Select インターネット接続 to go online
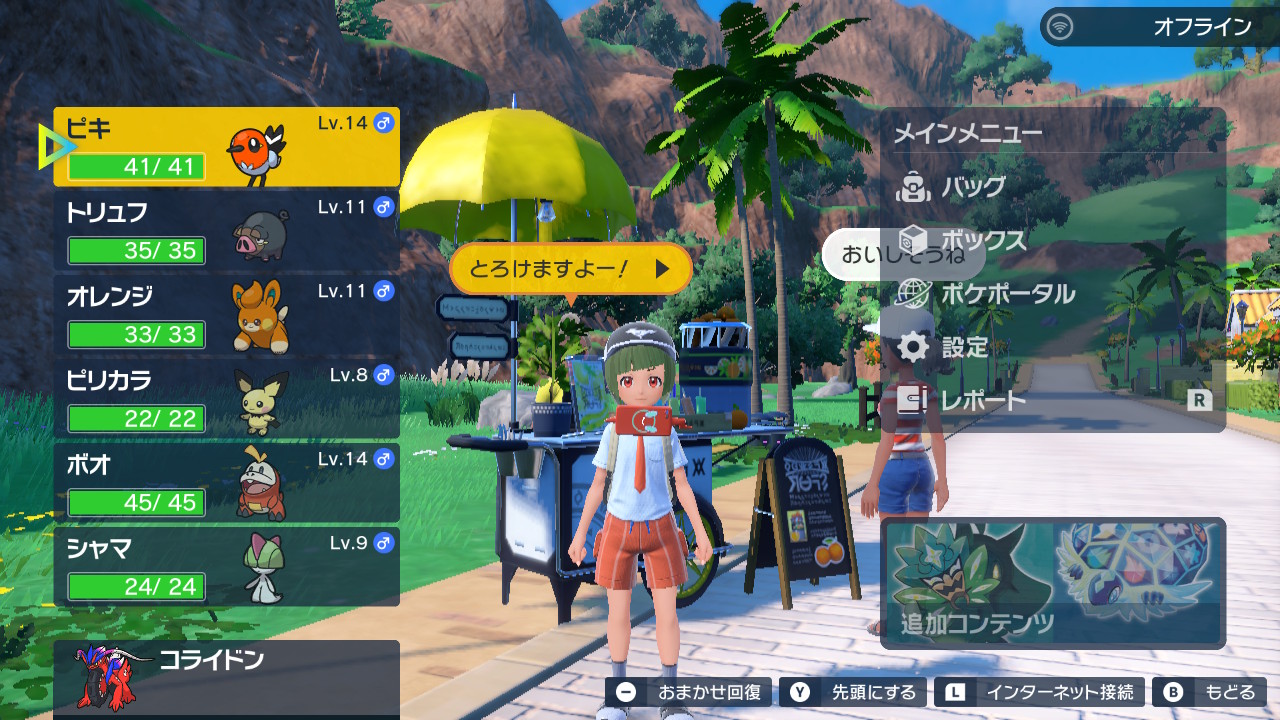This screenshot has height=720, width=1280. coord(1040,692)
